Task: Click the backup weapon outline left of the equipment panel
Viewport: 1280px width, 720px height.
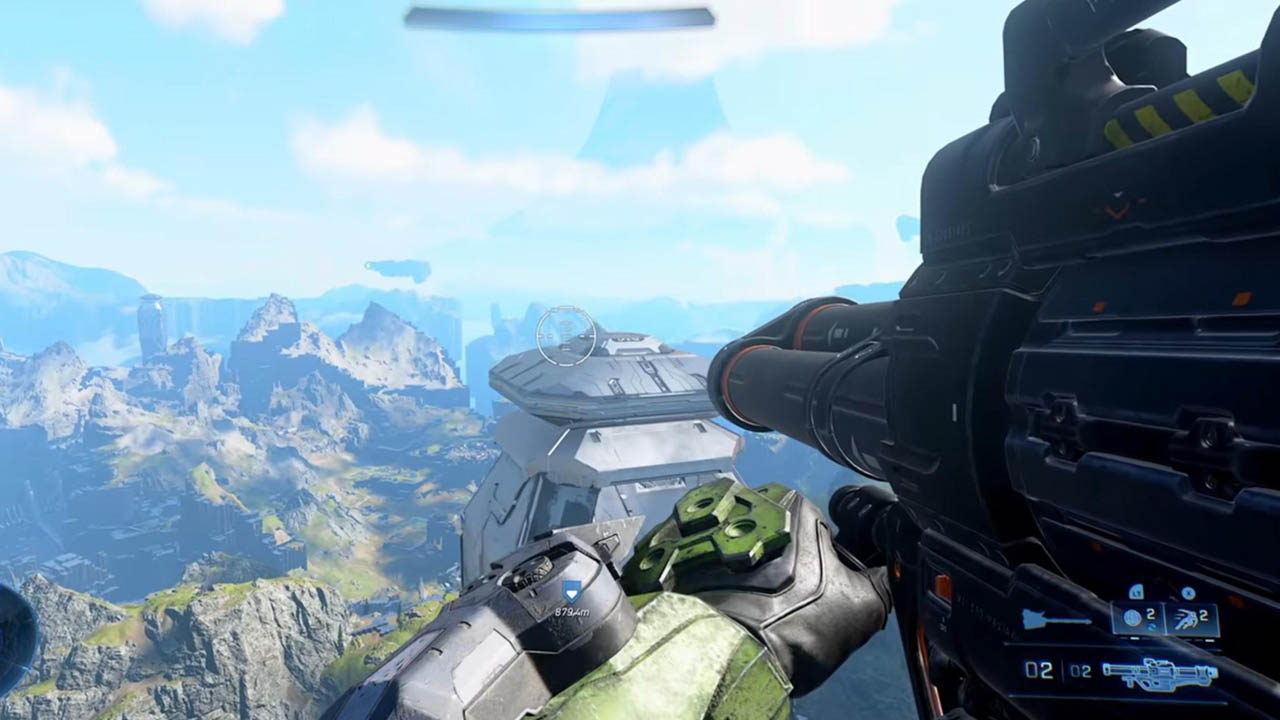Action: (1056, 618)
